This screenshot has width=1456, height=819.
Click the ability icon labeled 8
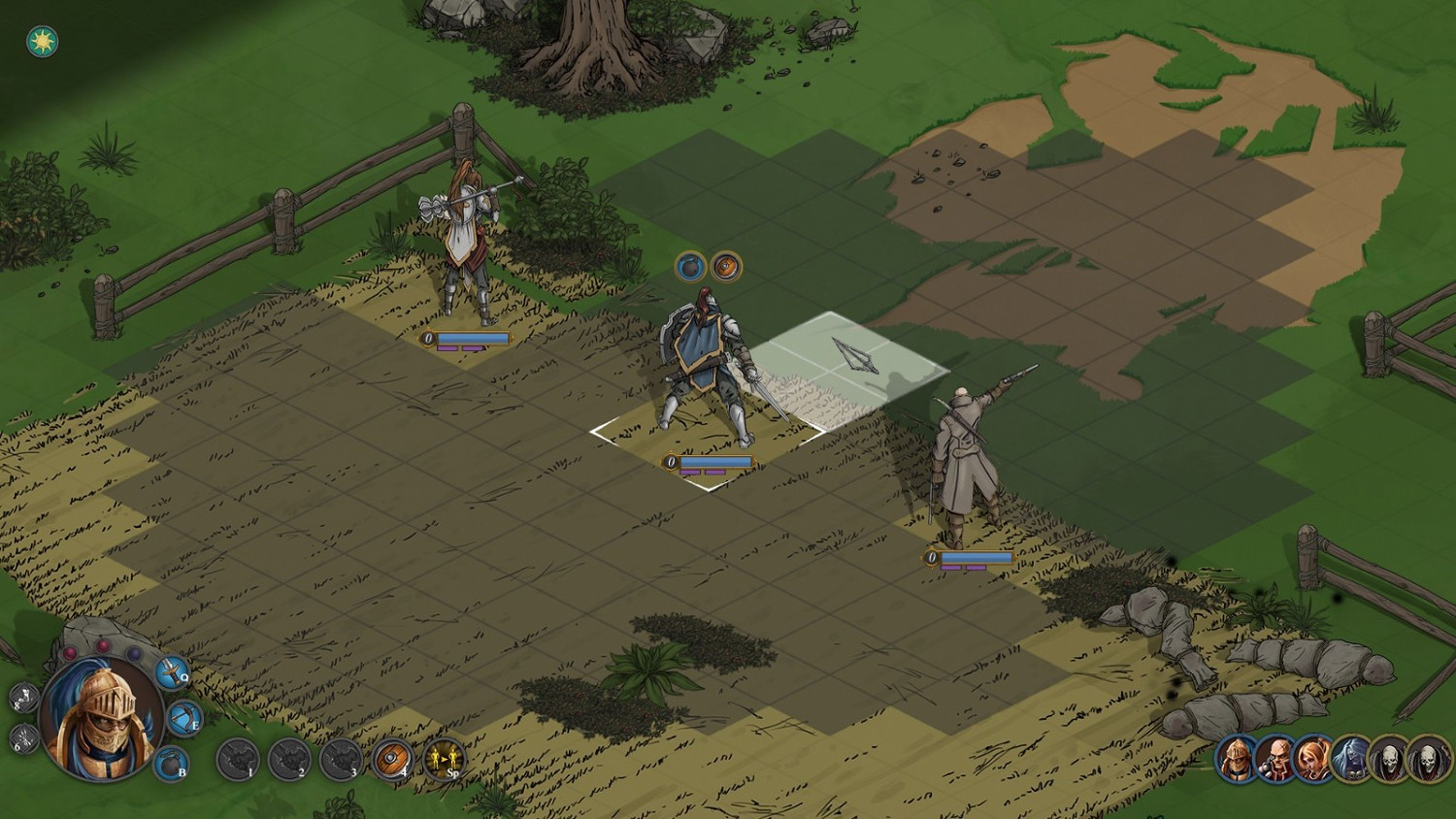coord(24,697)
